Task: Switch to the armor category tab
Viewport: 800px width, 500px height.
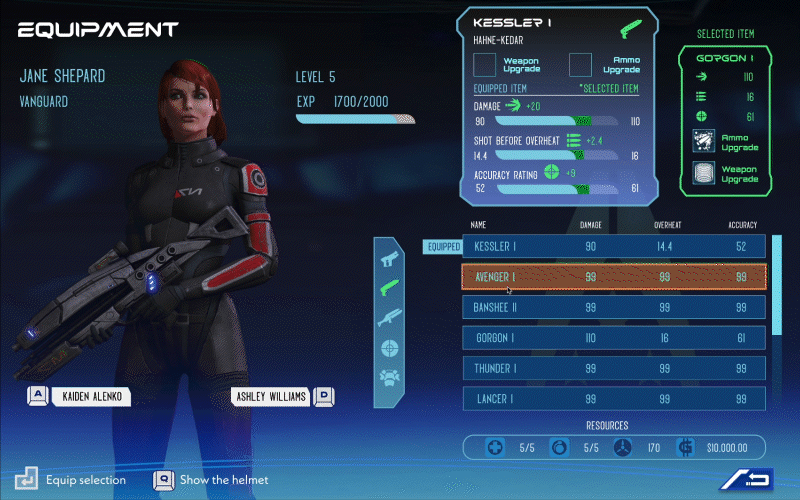Action: (390, 378)
